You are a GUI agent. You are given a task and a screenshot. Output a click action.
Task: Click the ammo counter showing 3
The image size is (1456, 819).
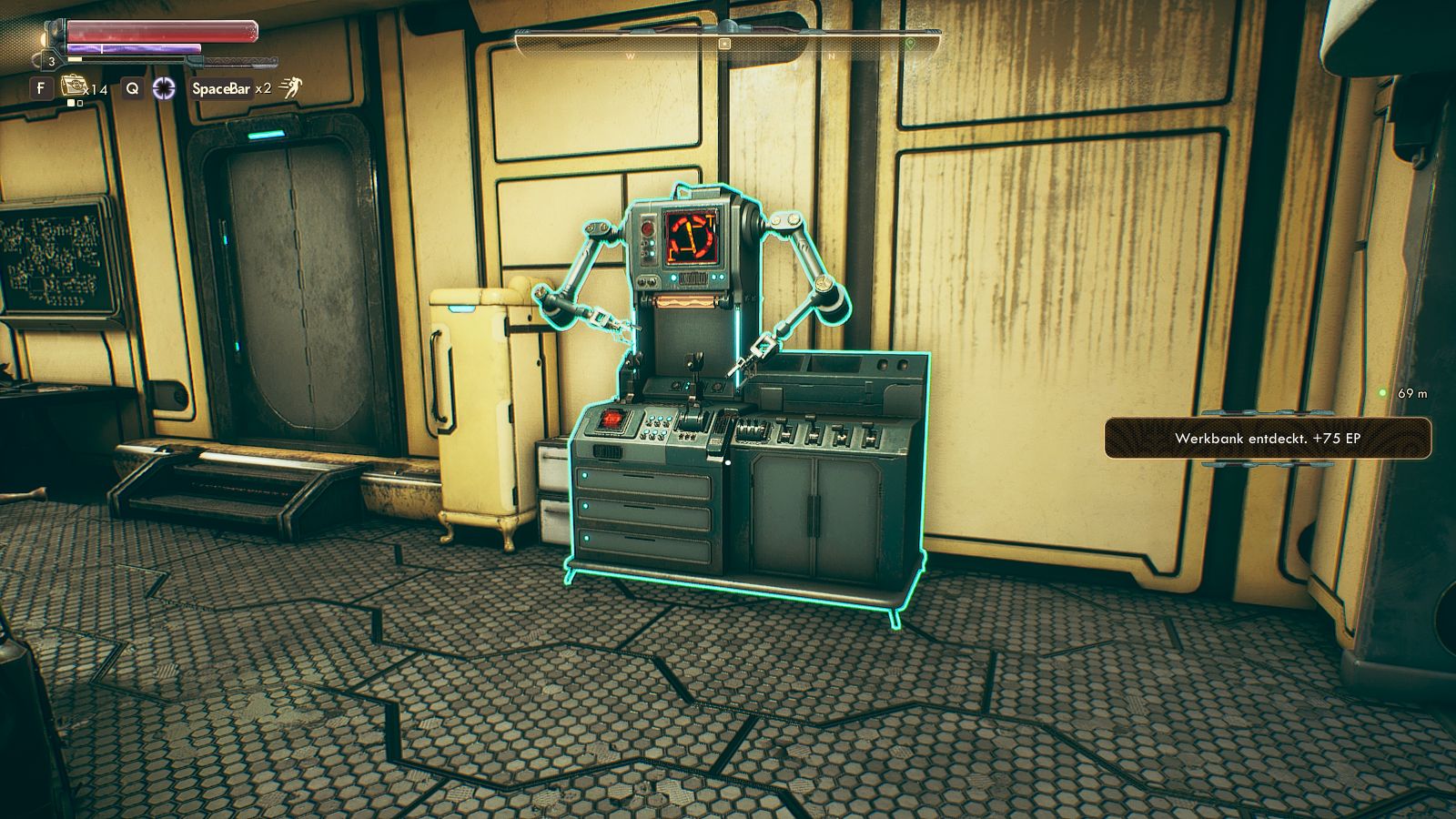click(x=52, y=61)
